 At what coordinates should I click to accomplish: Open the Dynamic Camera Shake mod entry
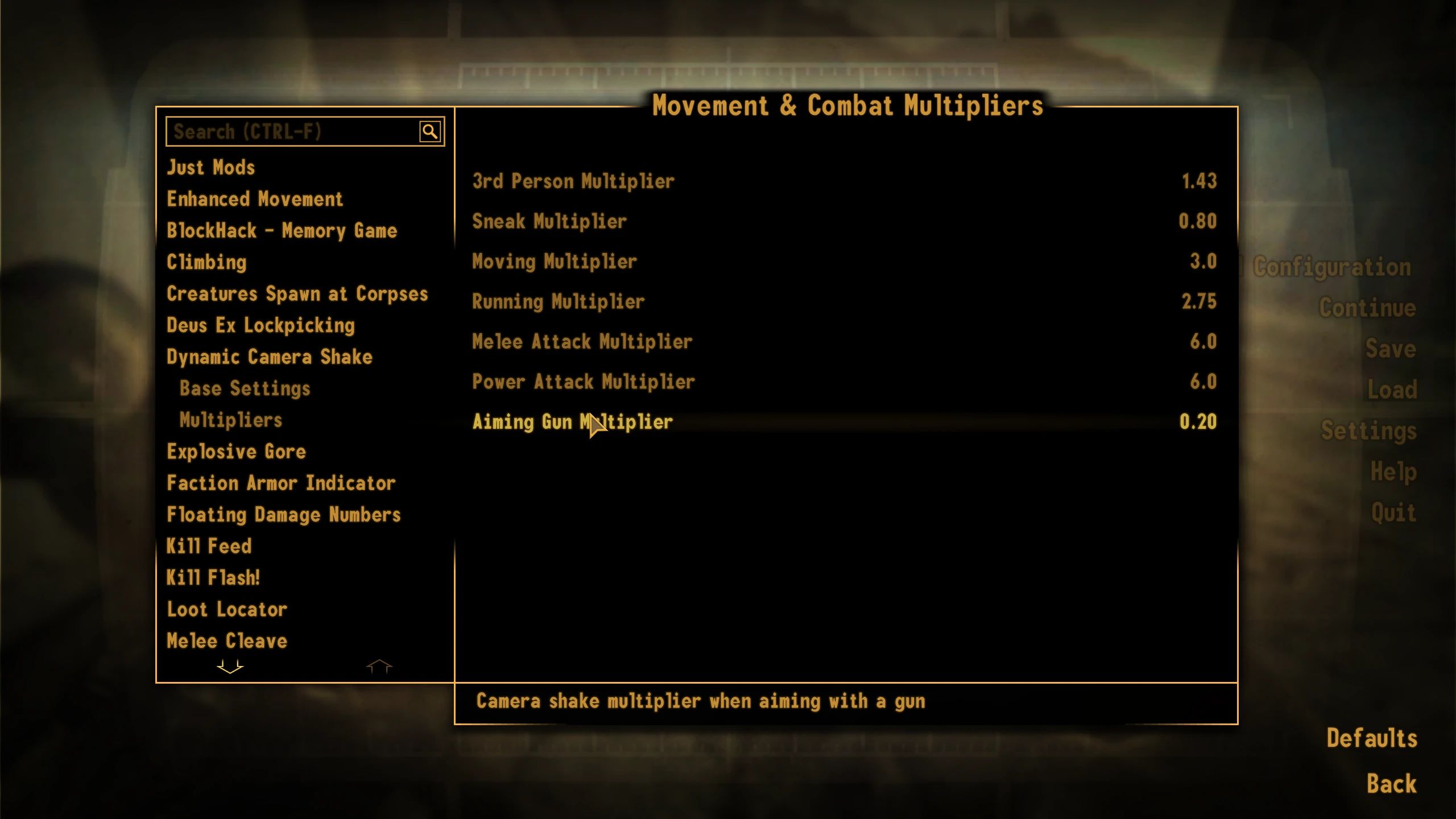point(268,357)
